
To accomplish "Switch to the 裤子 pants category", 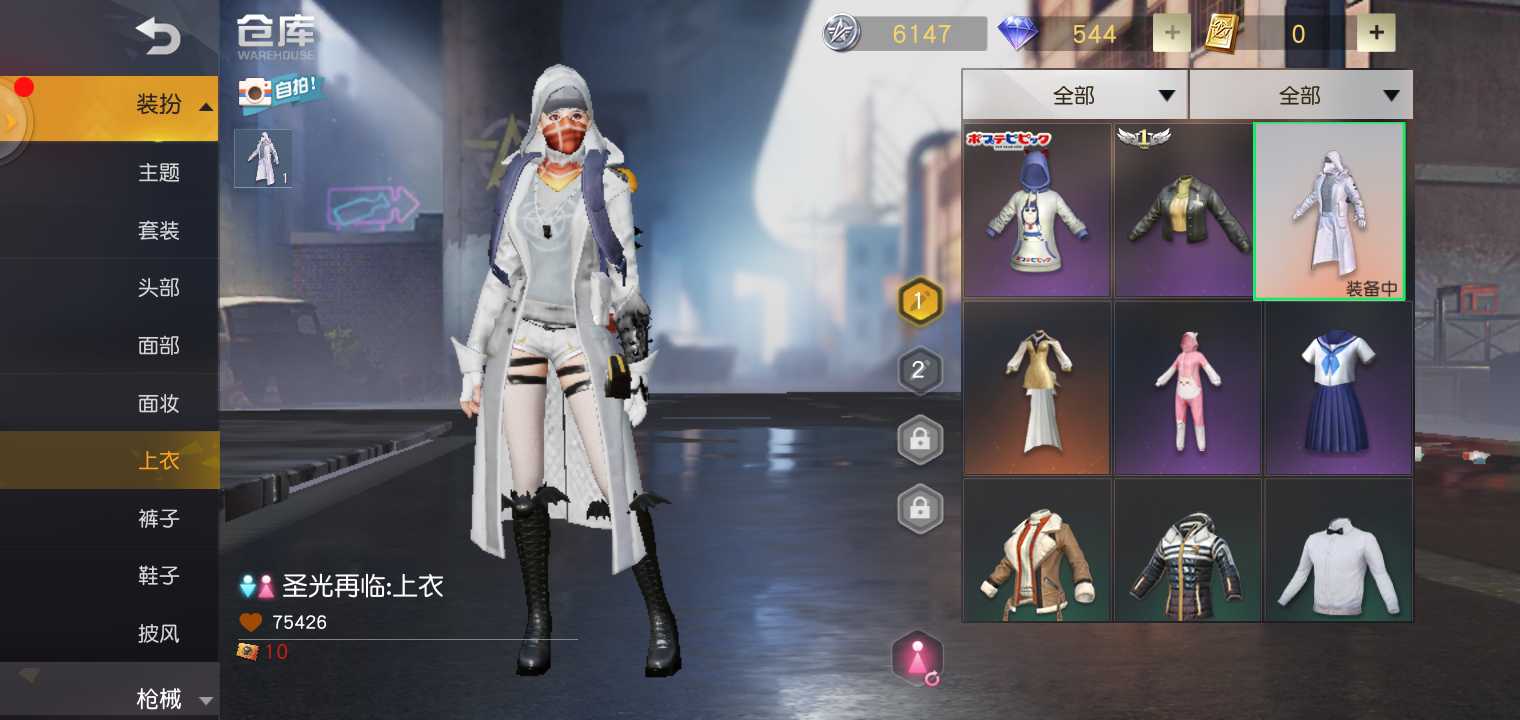I will click(x=158, y=519).
